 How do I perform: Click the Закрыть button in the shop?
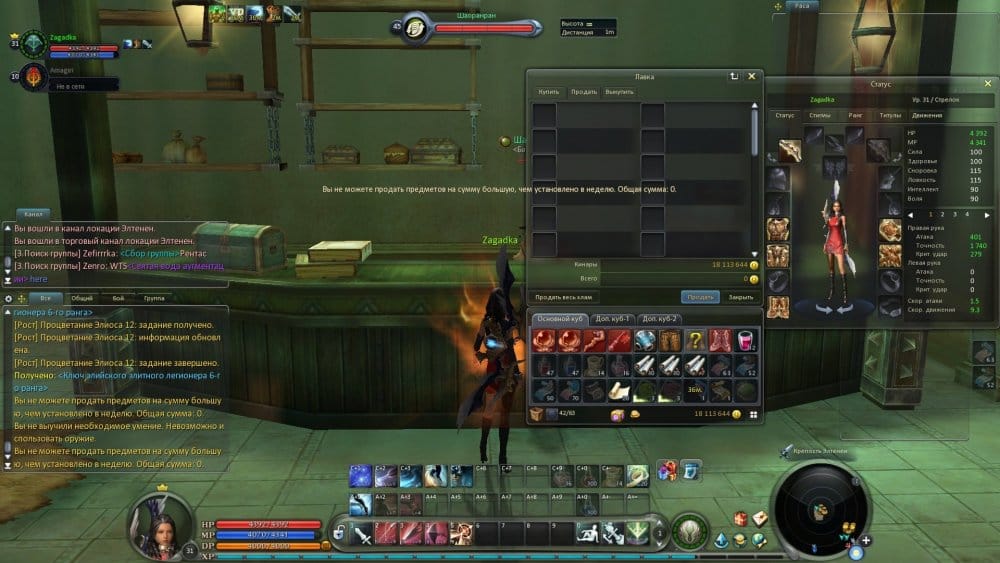(741, 297)
